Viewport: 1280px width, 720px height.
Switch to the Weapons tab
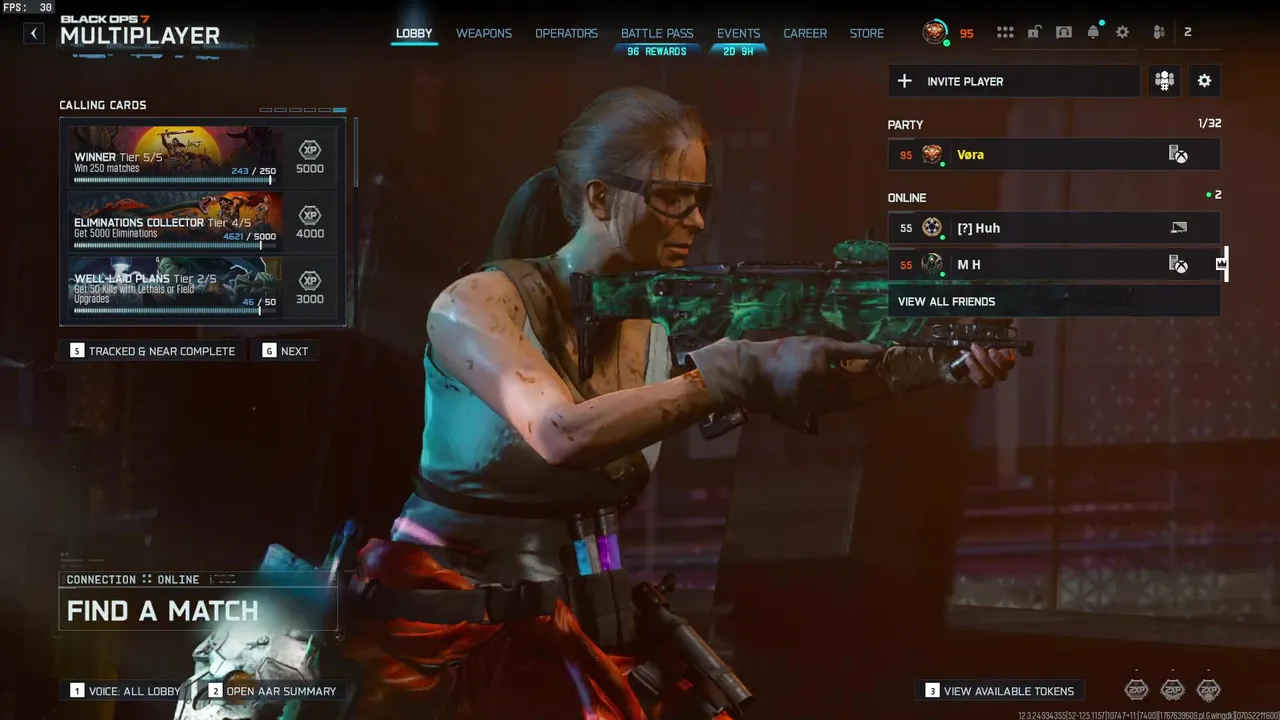(484, 33)
